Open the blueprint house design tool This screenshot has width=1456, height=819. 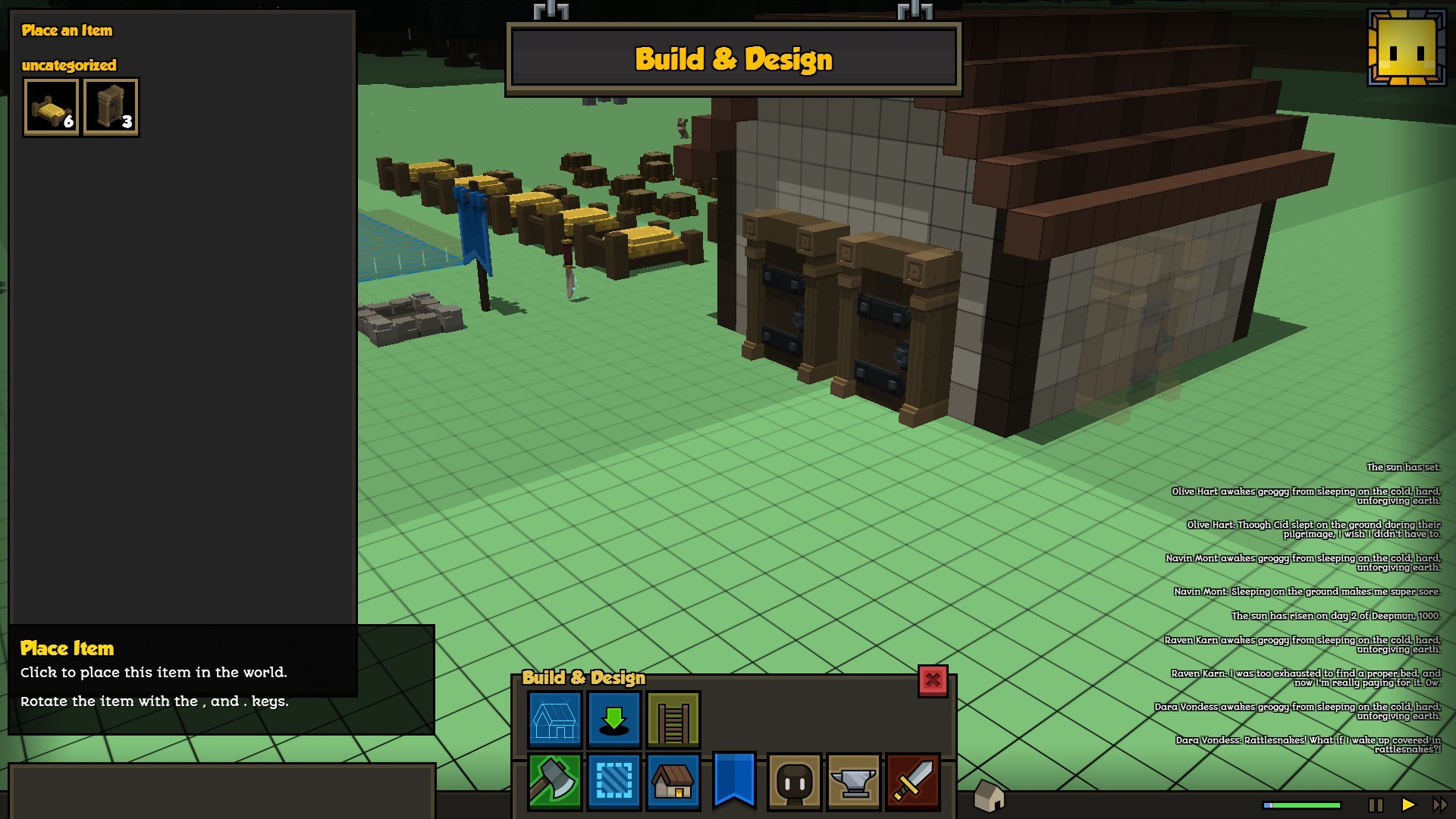point(554,719)
